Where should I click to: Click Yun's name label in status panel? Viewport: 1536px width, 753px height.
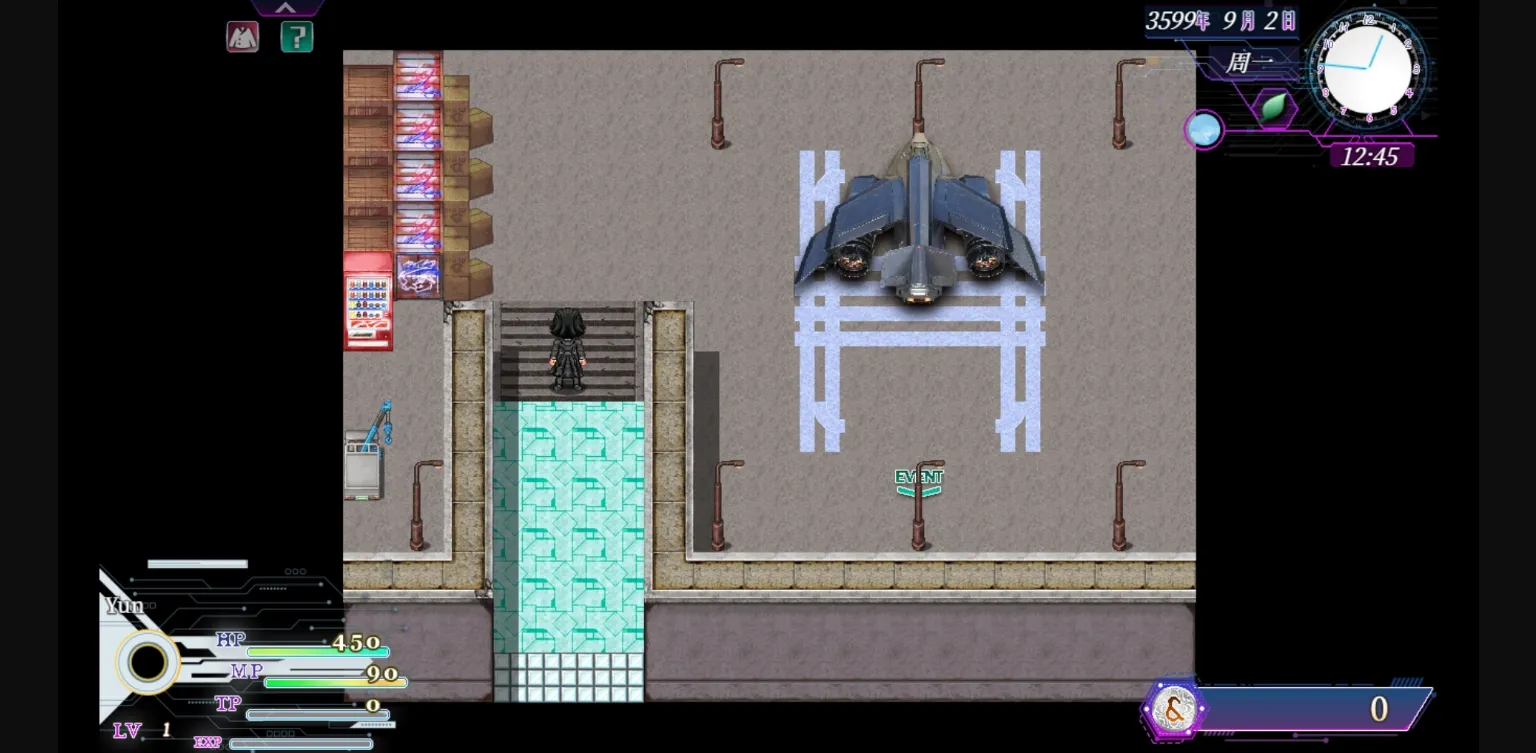(124, 605)
